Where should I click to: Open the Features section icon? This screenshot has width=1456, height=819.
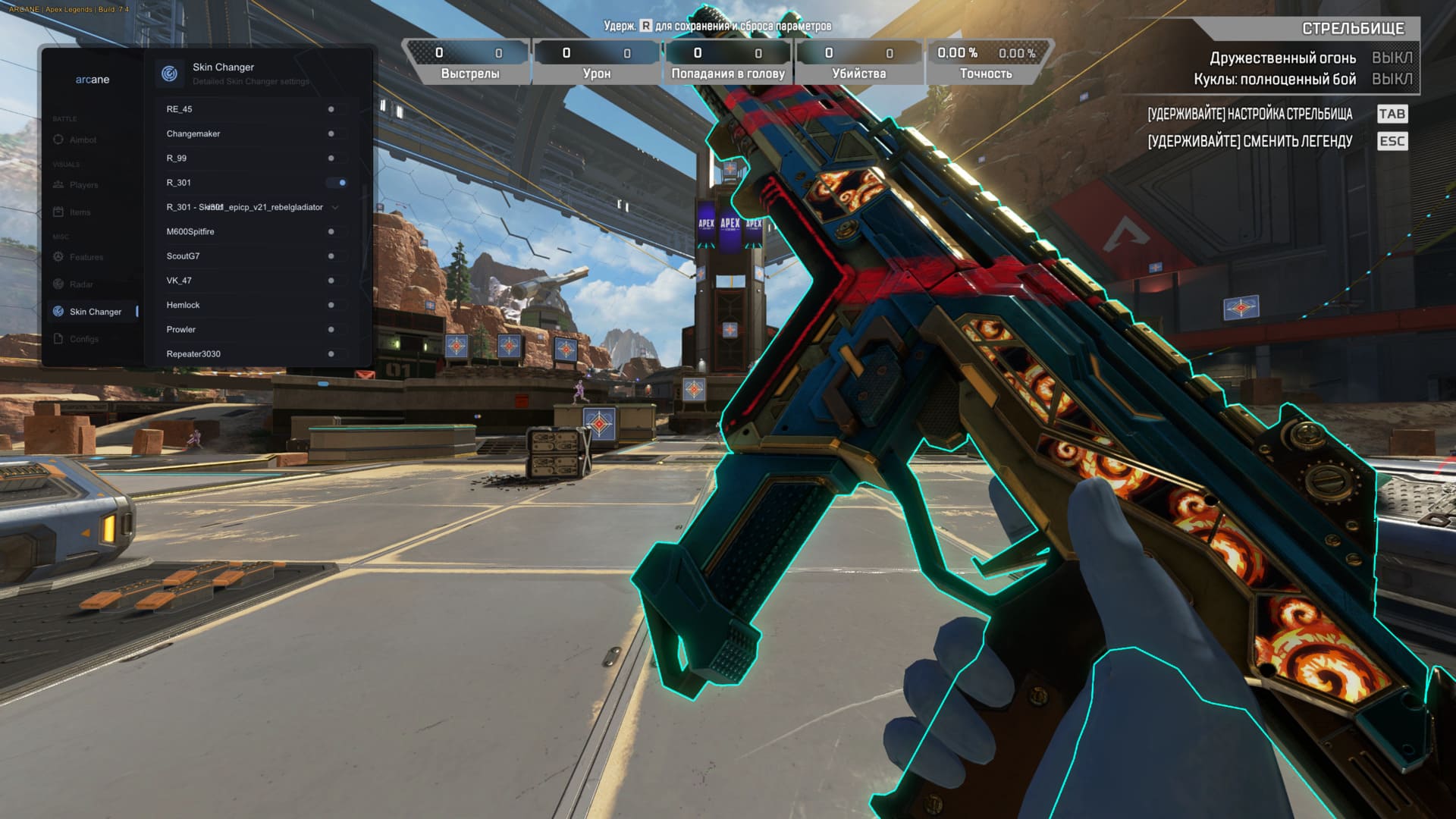click(58, 257)
